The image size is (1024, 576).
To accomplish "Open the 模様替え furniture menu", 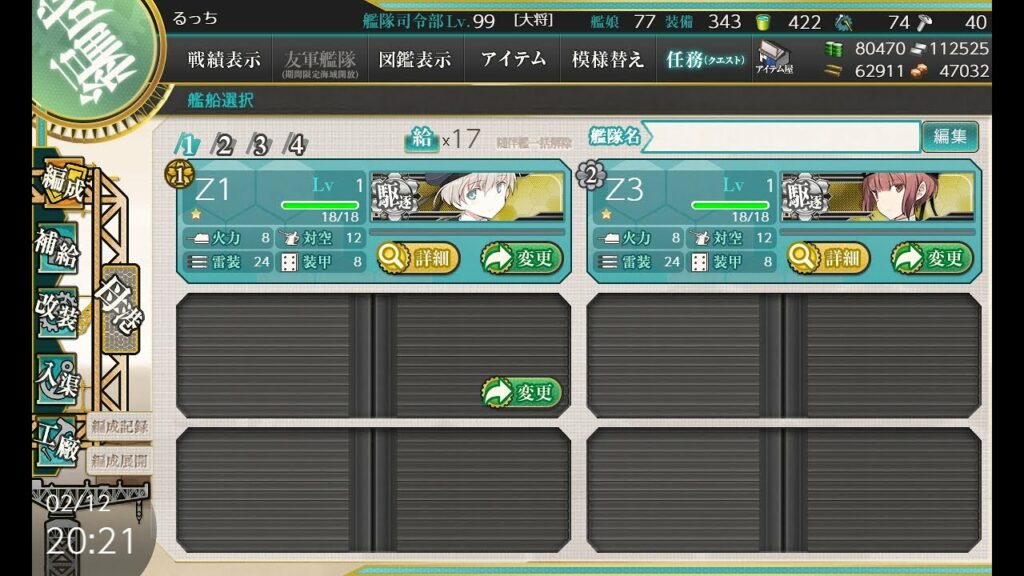I will (x=607, y=59).
